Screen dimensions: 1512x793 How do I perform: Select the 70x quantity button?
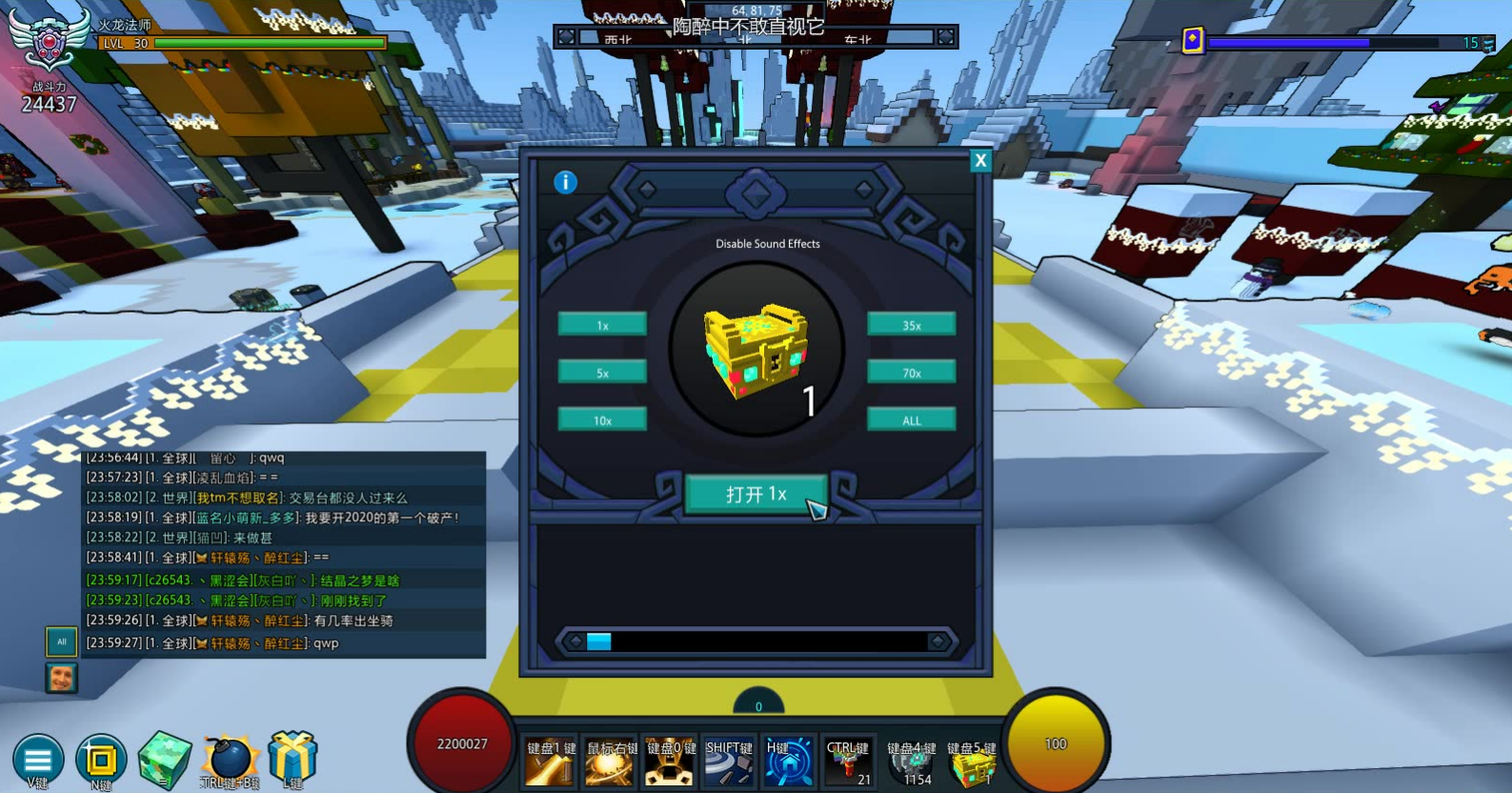coord(911,373)
